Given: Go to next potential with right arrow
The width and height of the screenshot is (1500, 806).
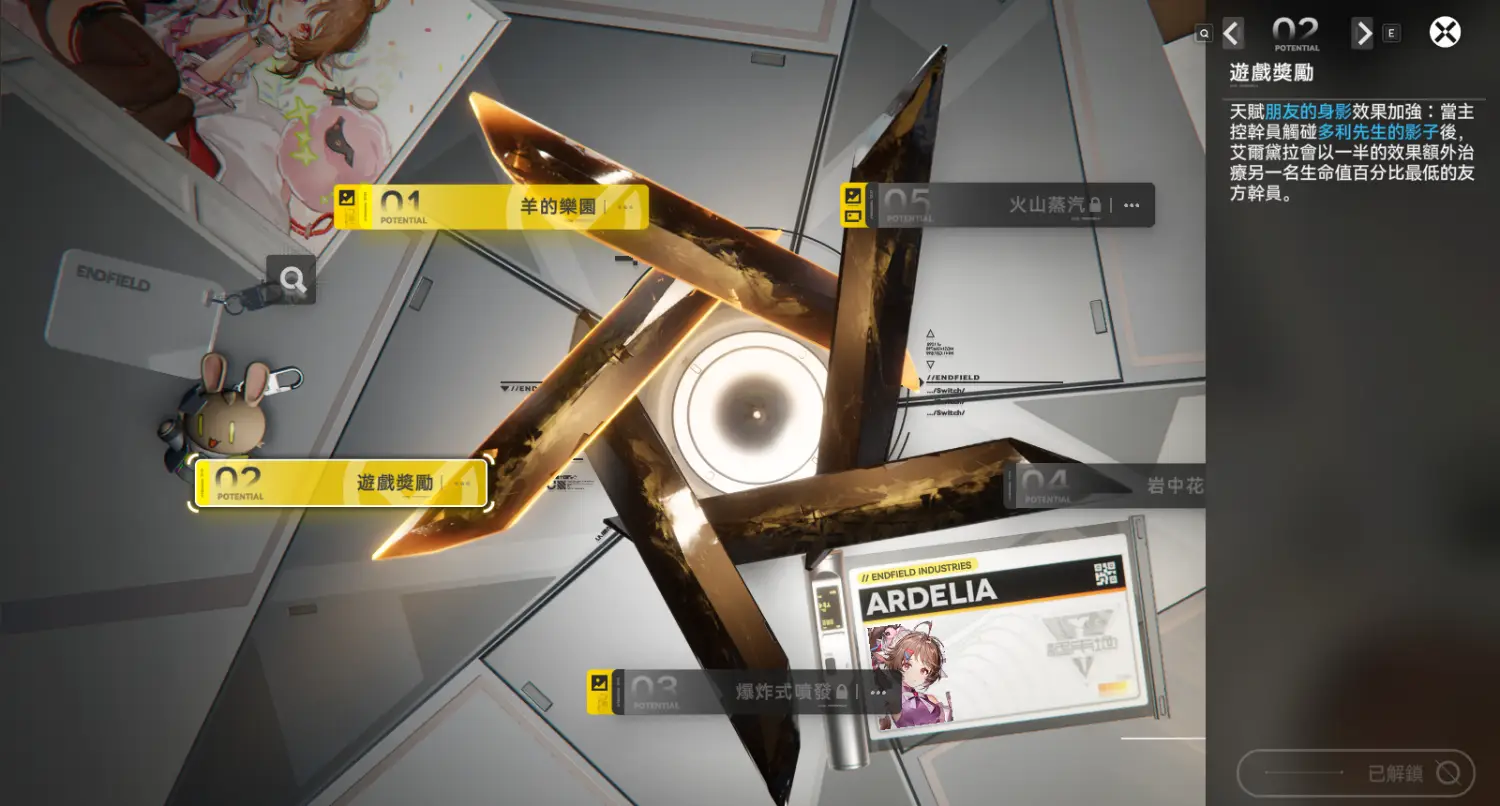Looking at the screenshot, I should [1363, 33].
